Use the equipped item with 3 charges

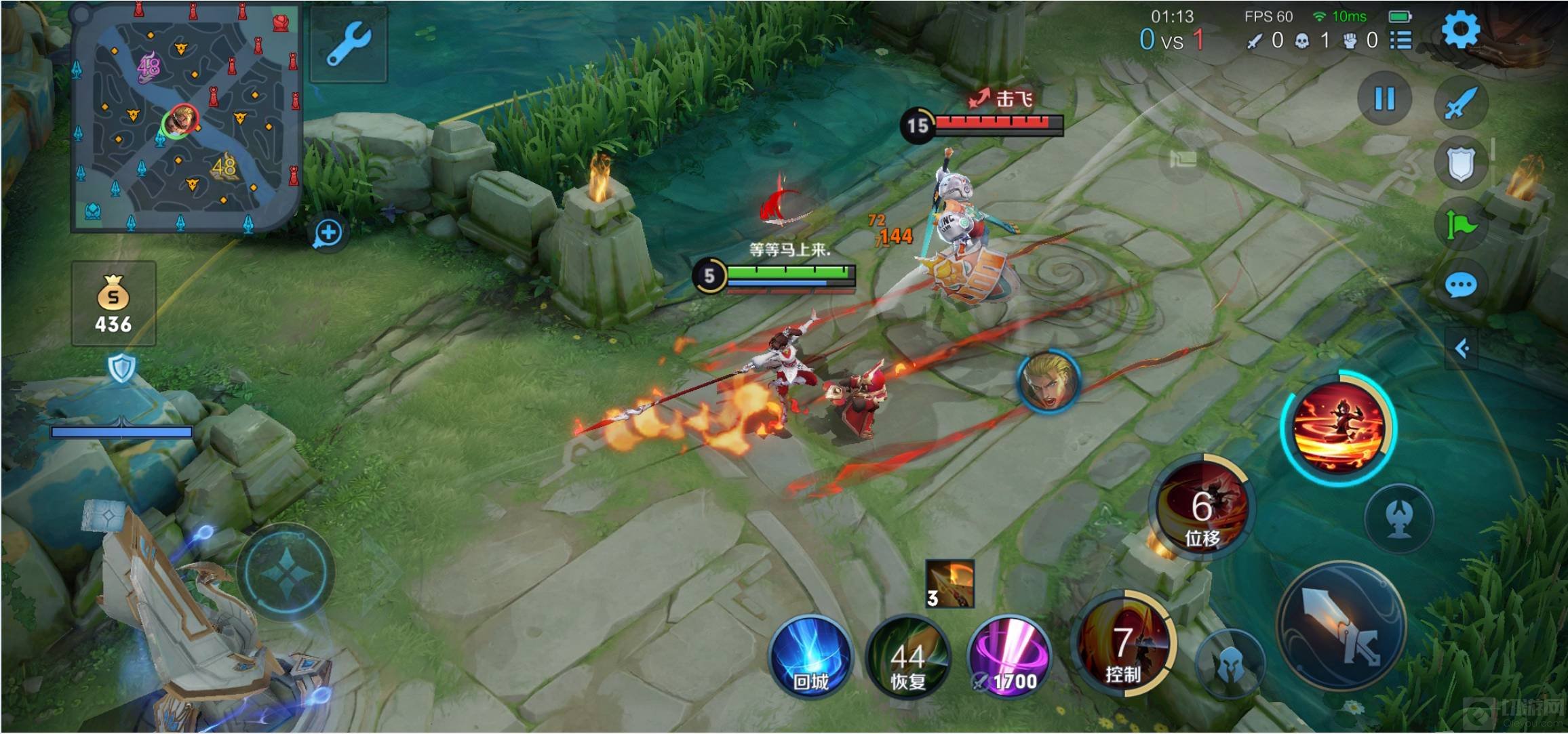[x=949, y=584]
